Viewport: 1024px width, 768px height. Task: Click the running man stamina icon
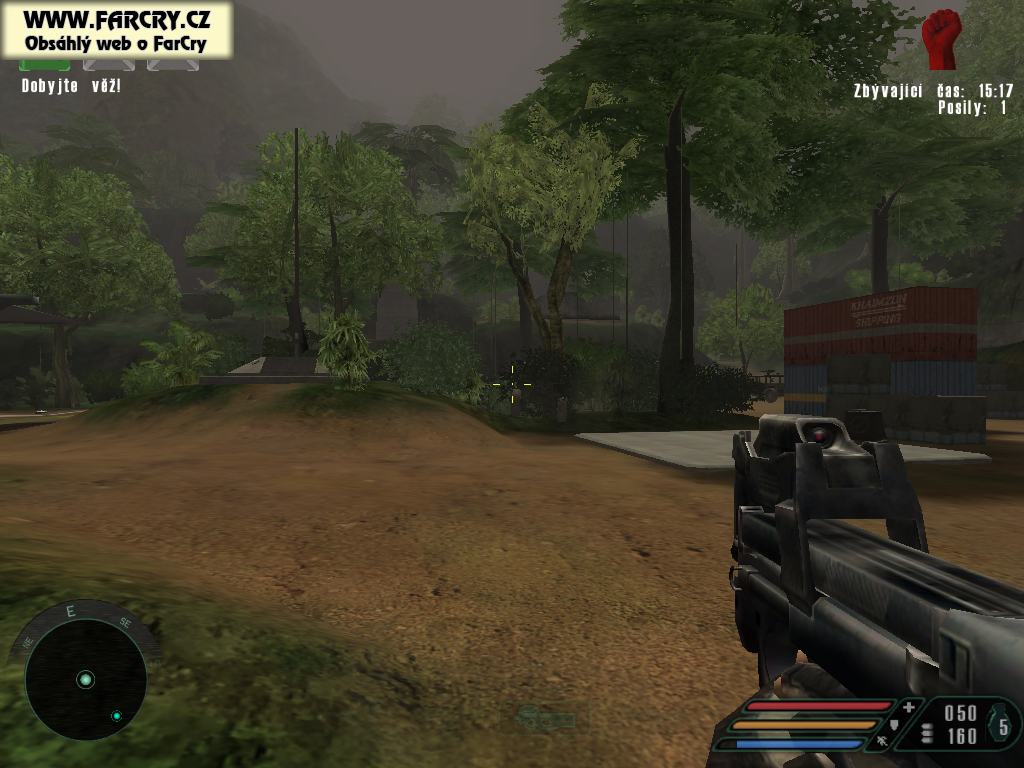coord(882,742)
